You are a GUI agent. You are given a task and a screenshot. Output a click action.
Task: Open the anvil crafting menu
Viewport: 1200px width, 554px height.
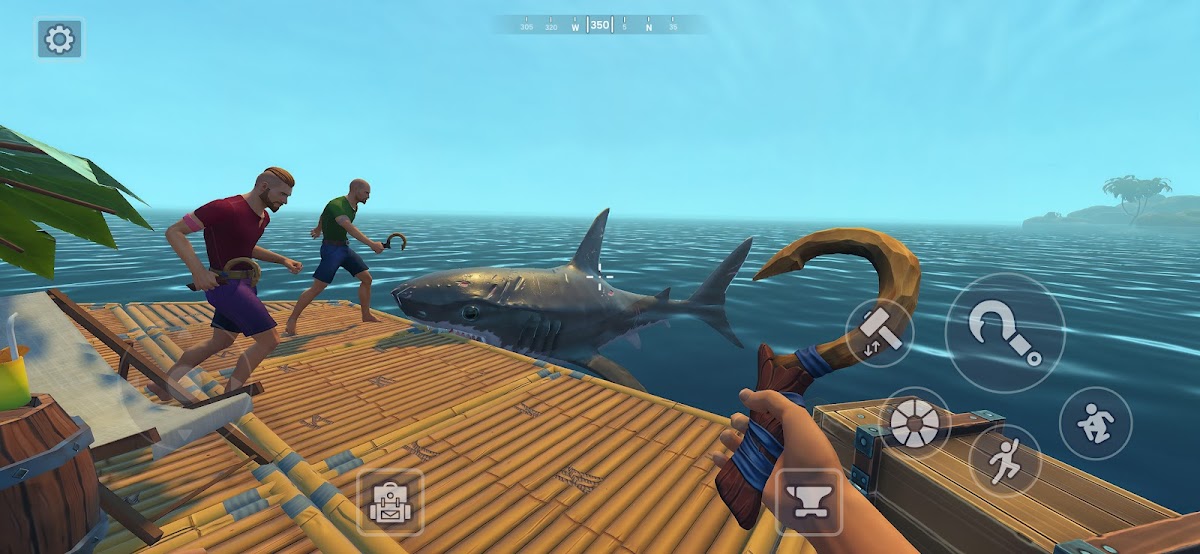[x=811, y=501]
